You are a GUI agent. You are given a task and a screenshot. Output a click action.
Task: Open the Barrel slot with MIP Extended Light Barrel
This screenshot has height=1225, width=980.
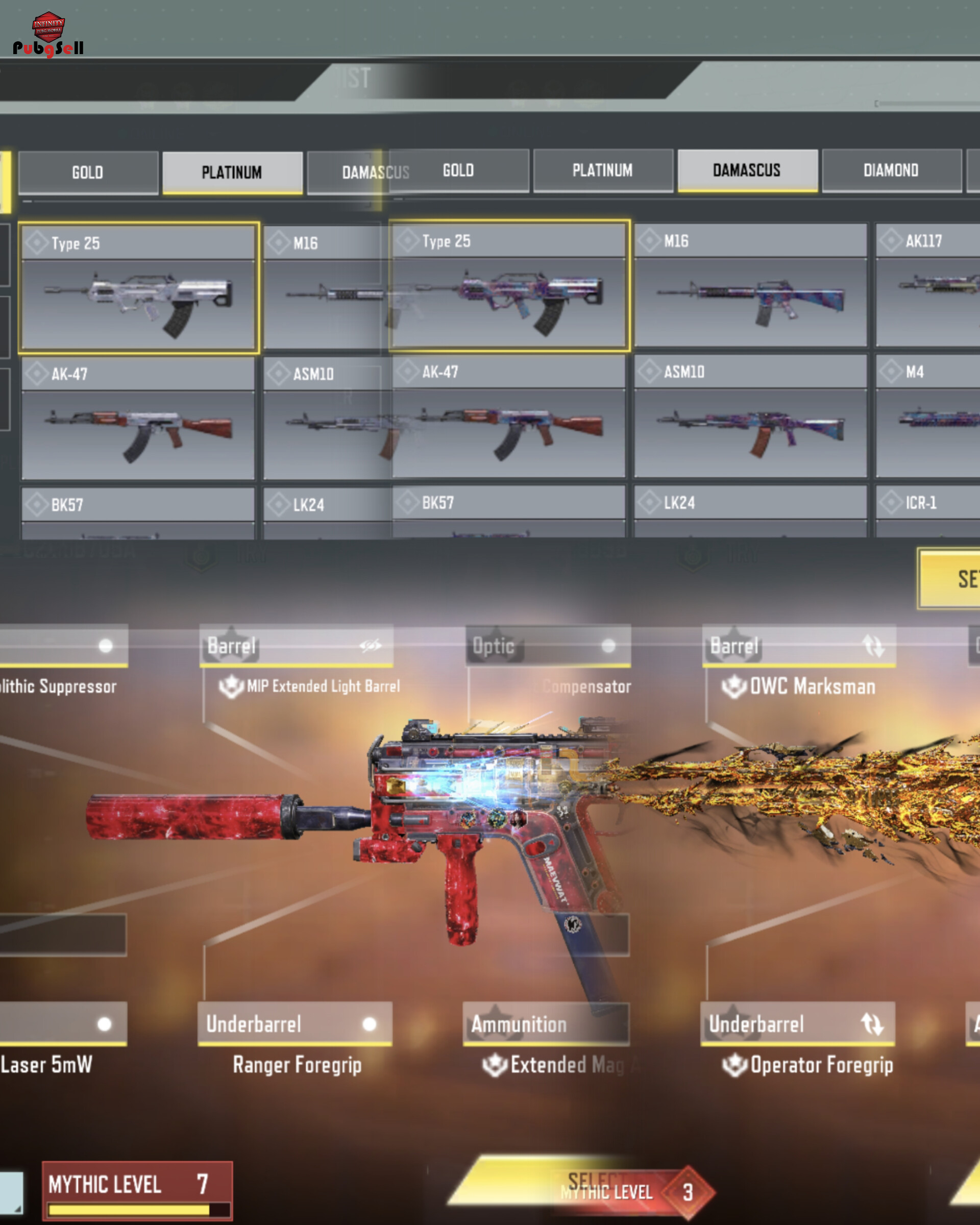(x=296, y=646)
